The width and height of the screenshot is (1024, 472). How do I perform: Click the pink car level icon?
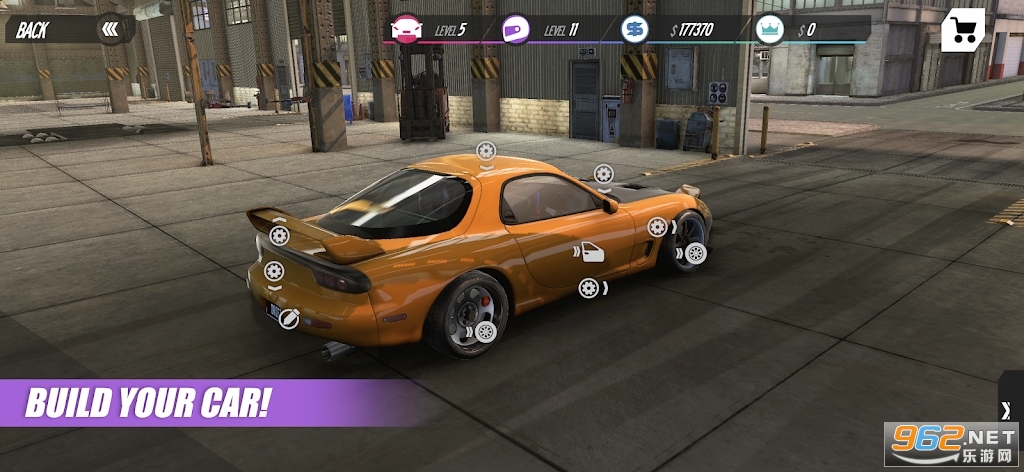tap(408, 29)
